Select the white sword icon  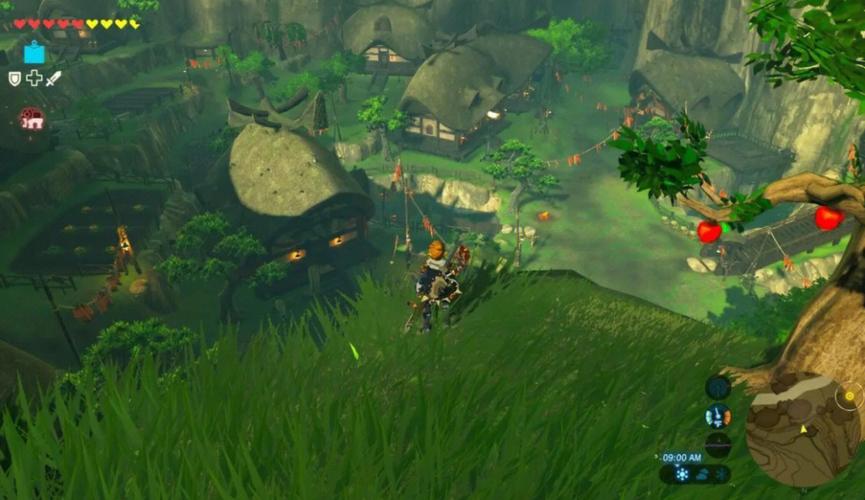click(53, 78)
